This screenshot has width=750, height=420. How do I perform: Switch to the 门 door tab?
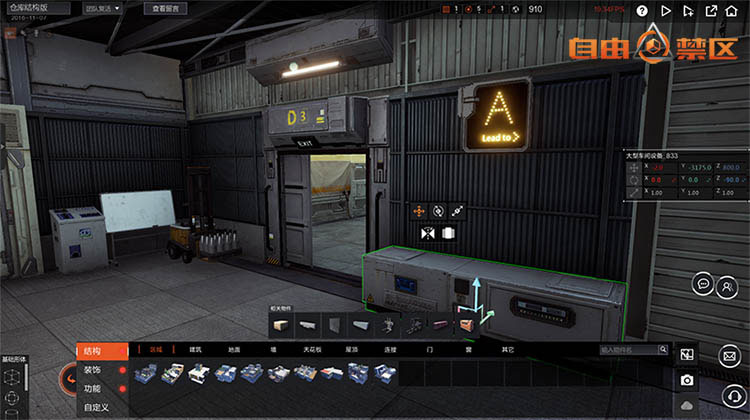430,350
